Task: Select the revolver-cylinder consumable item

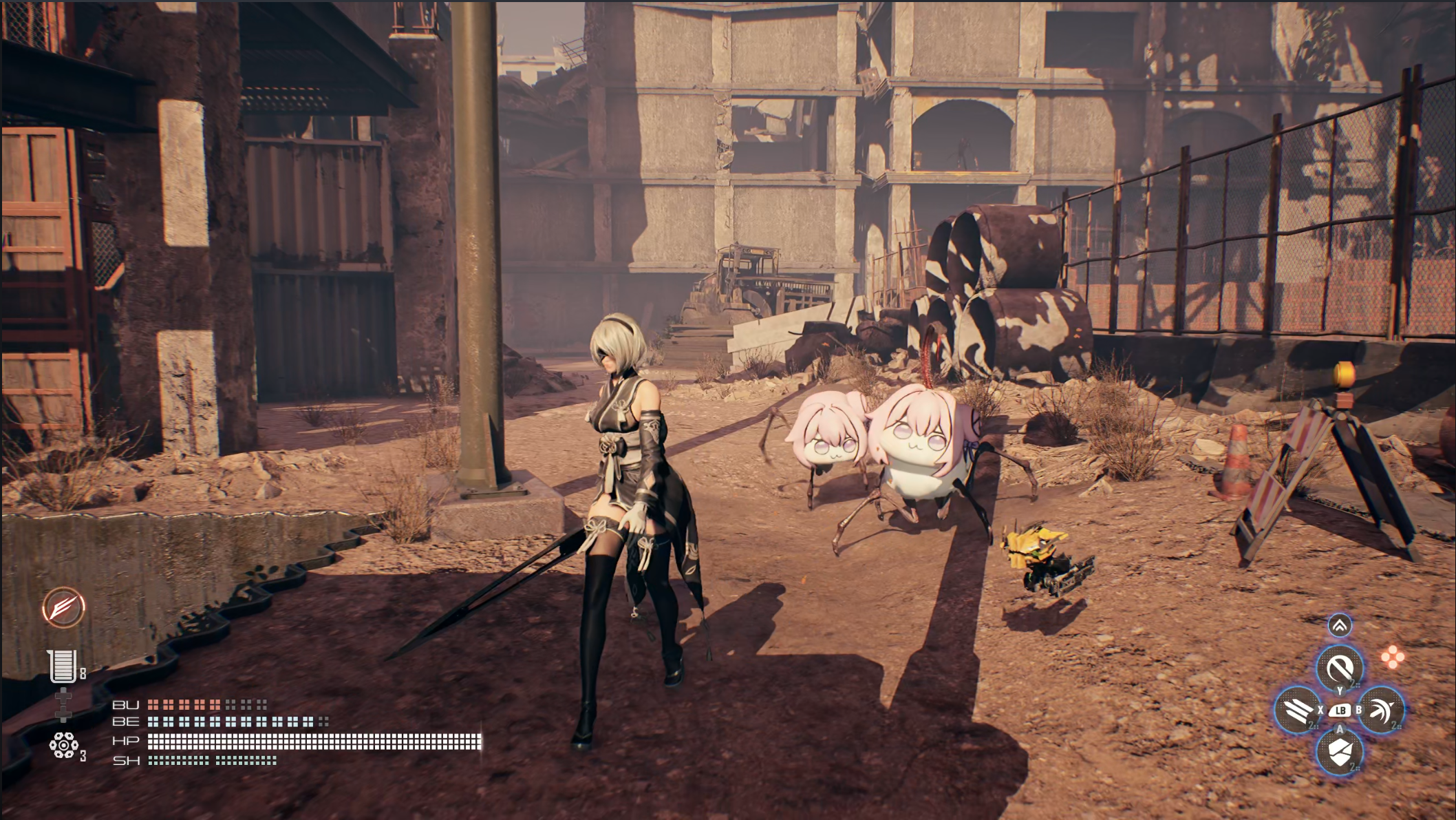Action: pyautogui.click(x=63, y=745)
